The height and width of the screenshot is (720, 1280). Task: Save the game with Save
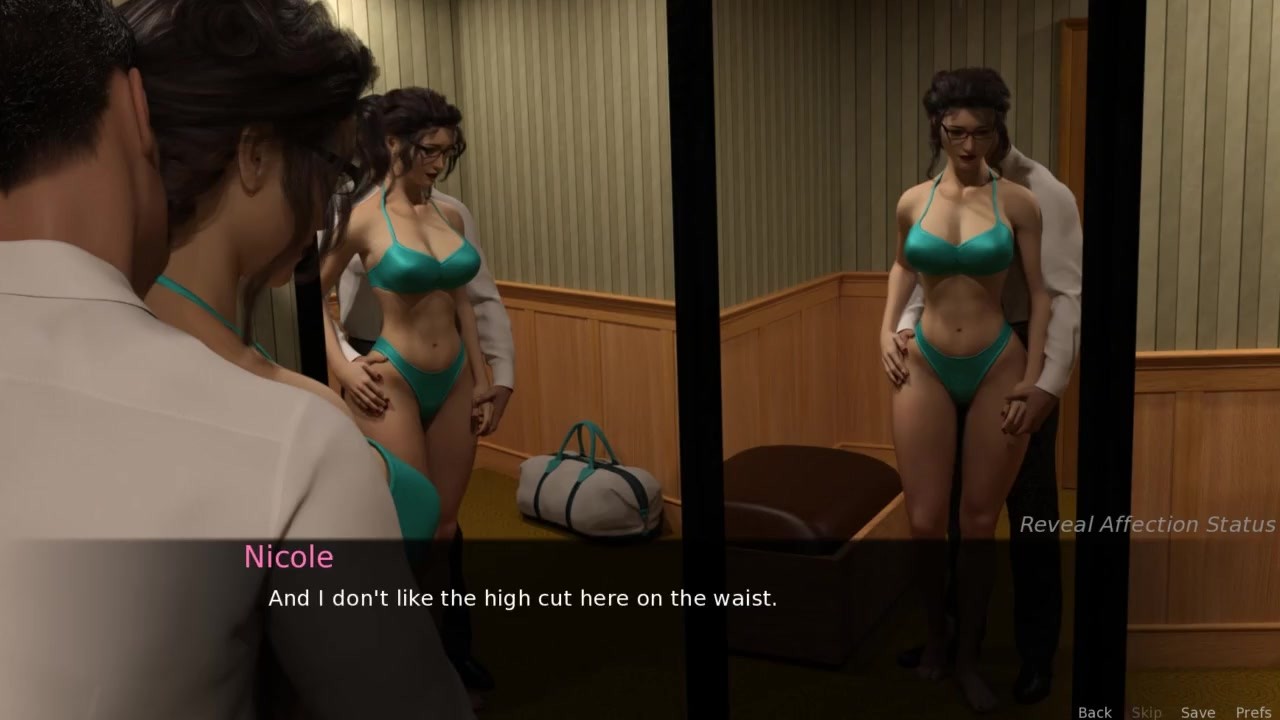(x=1197, y=712)
